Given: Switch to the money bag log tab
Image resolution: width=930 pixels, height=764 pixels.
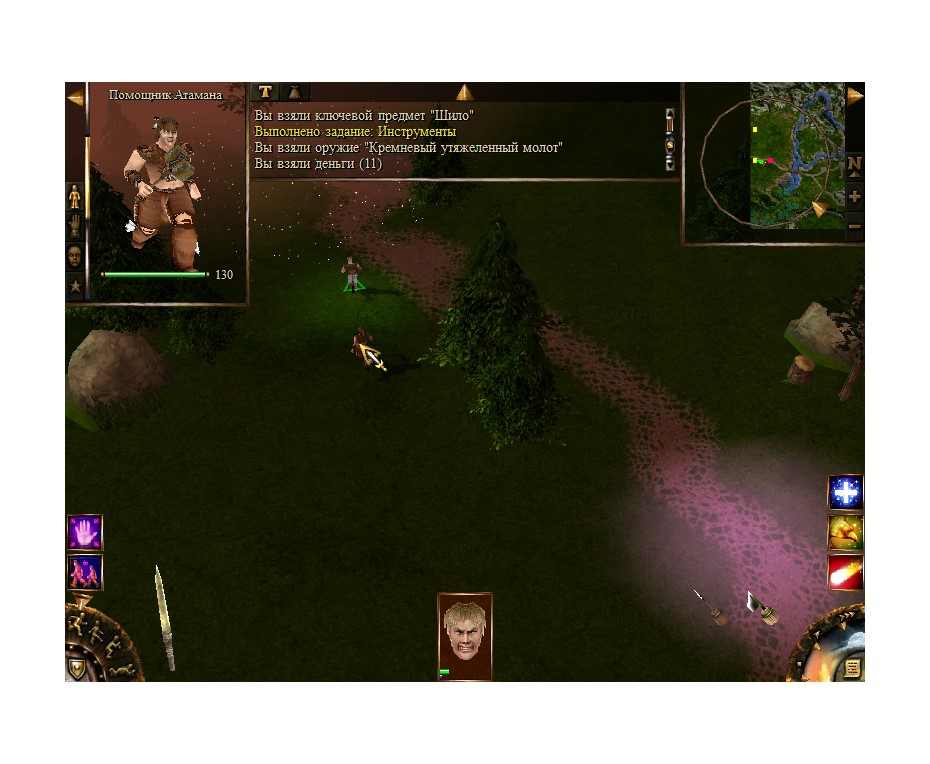Looking at the screenshot, I should (295, 92).
